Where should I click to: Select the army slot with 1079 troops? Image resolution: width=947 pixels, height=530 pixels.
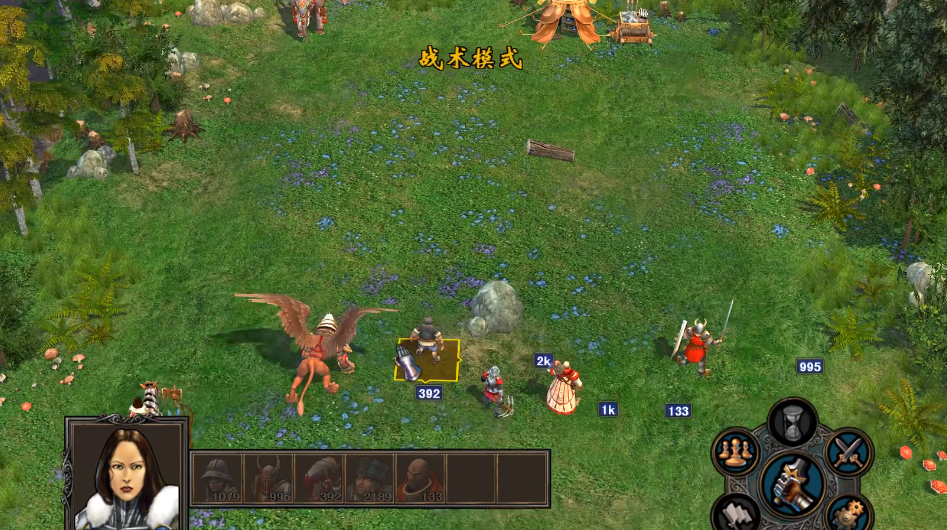[217, 478]
